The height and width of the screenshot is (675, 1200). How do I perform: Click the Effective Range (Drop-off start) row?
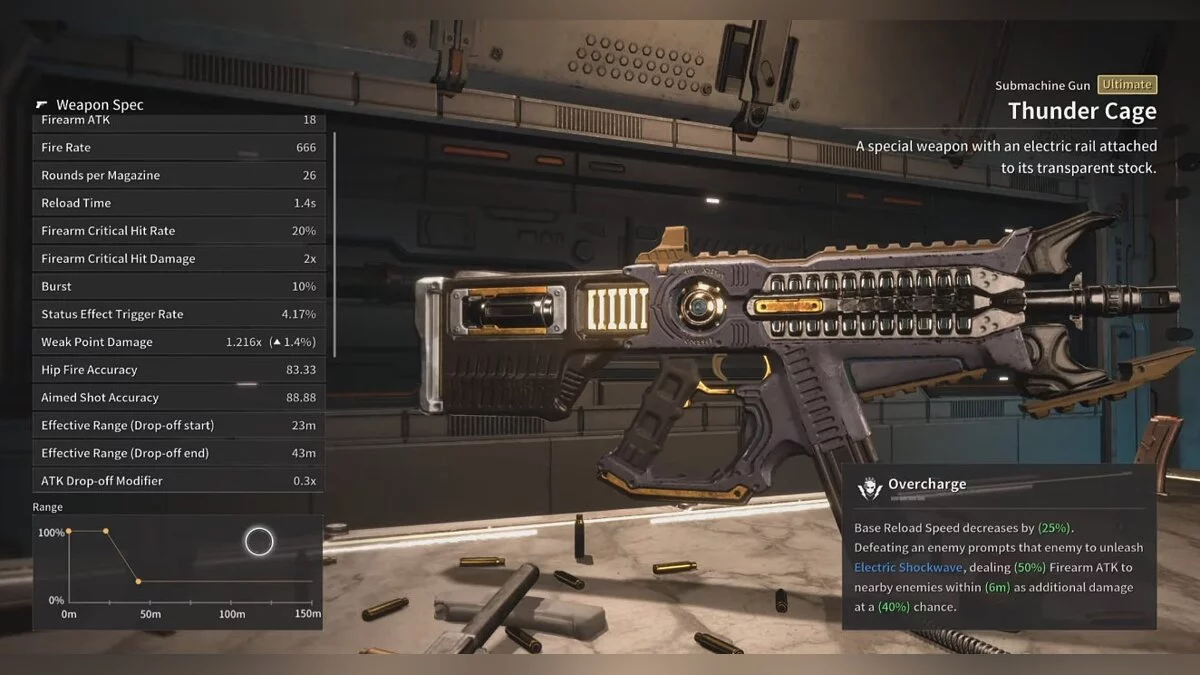[x=178, y=425]
